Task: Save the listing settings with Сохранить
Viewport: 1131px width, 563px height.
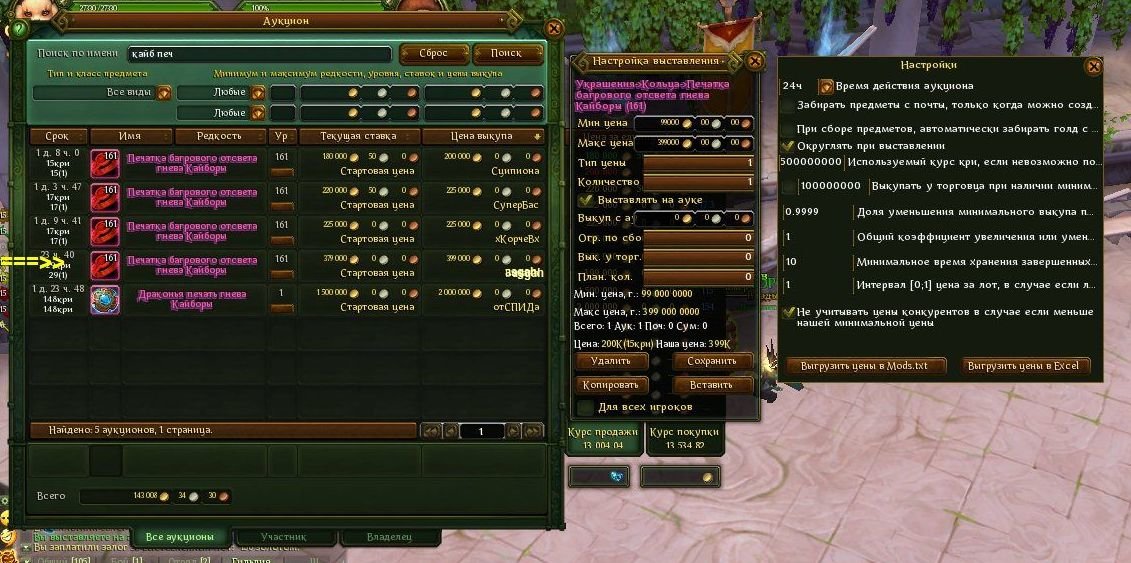Action: pyautogui.click(x=712, y=360)
